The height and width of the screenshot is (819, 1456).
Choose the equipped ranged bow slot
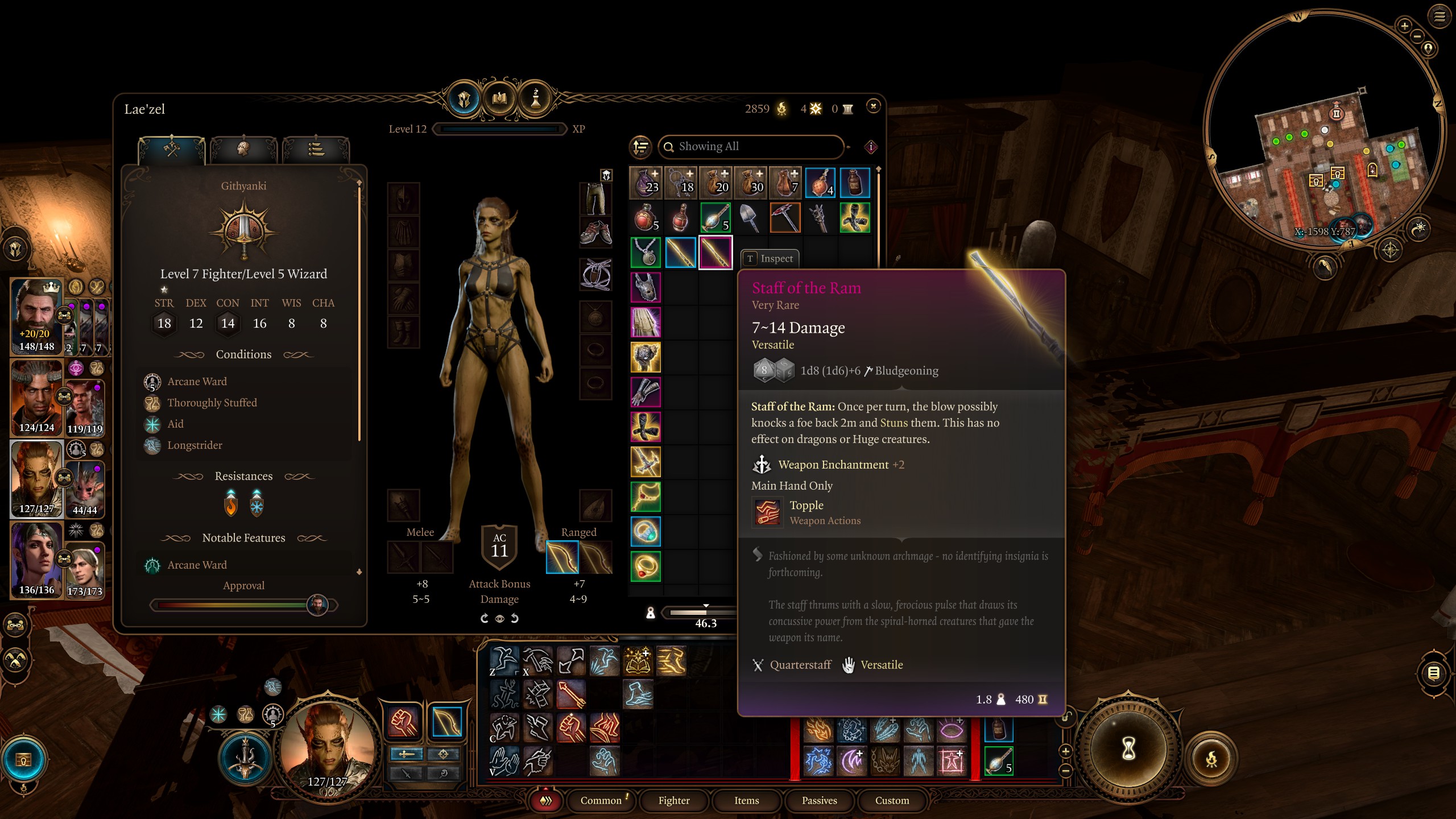point(562,557)
